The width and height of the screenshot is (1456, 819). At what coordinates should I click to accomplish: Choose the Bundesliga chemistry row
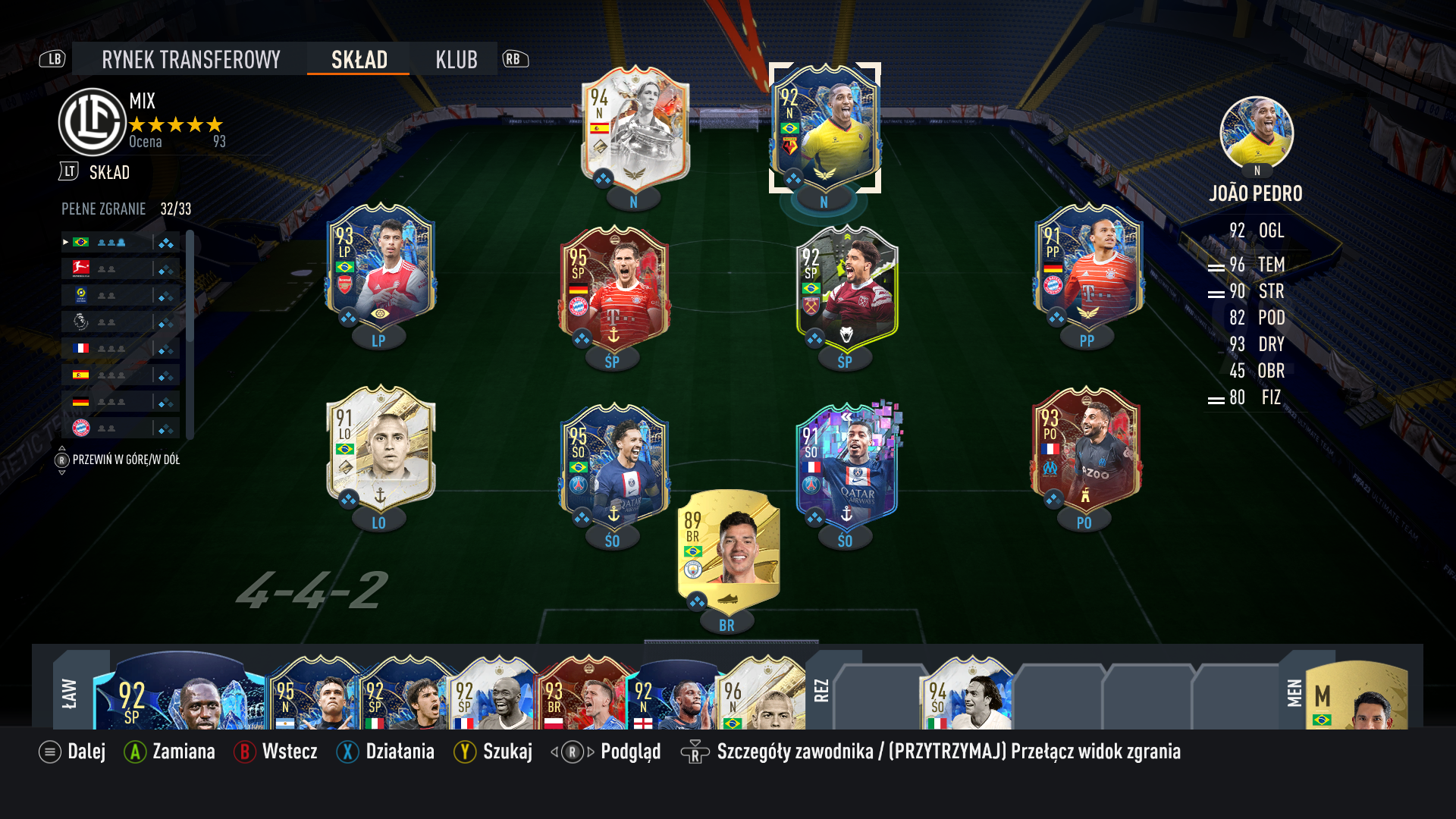(x=121, y=268)
